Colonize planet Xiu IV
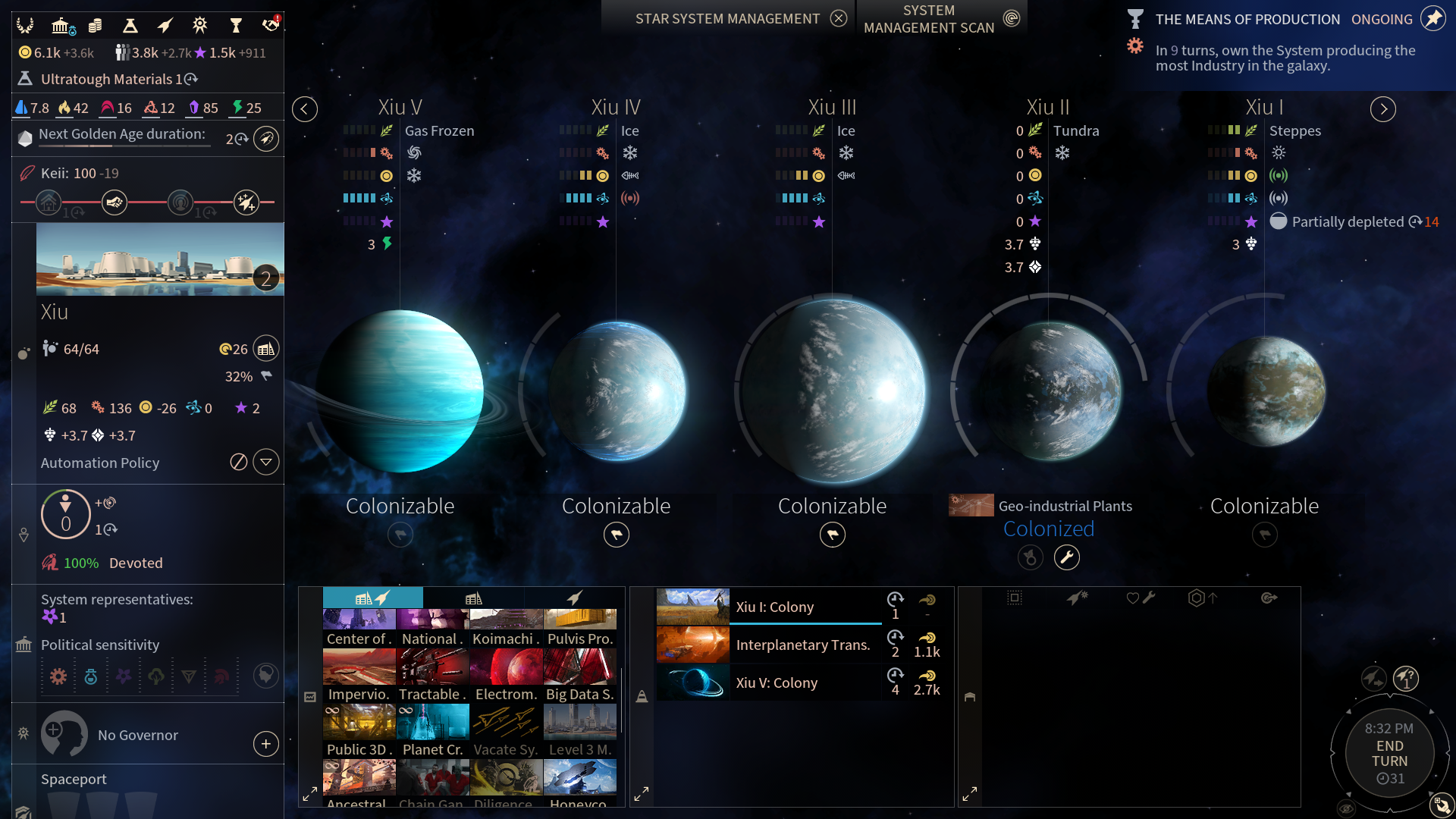The height and width of the screenshot is (819, 1456). pos(616,535)
